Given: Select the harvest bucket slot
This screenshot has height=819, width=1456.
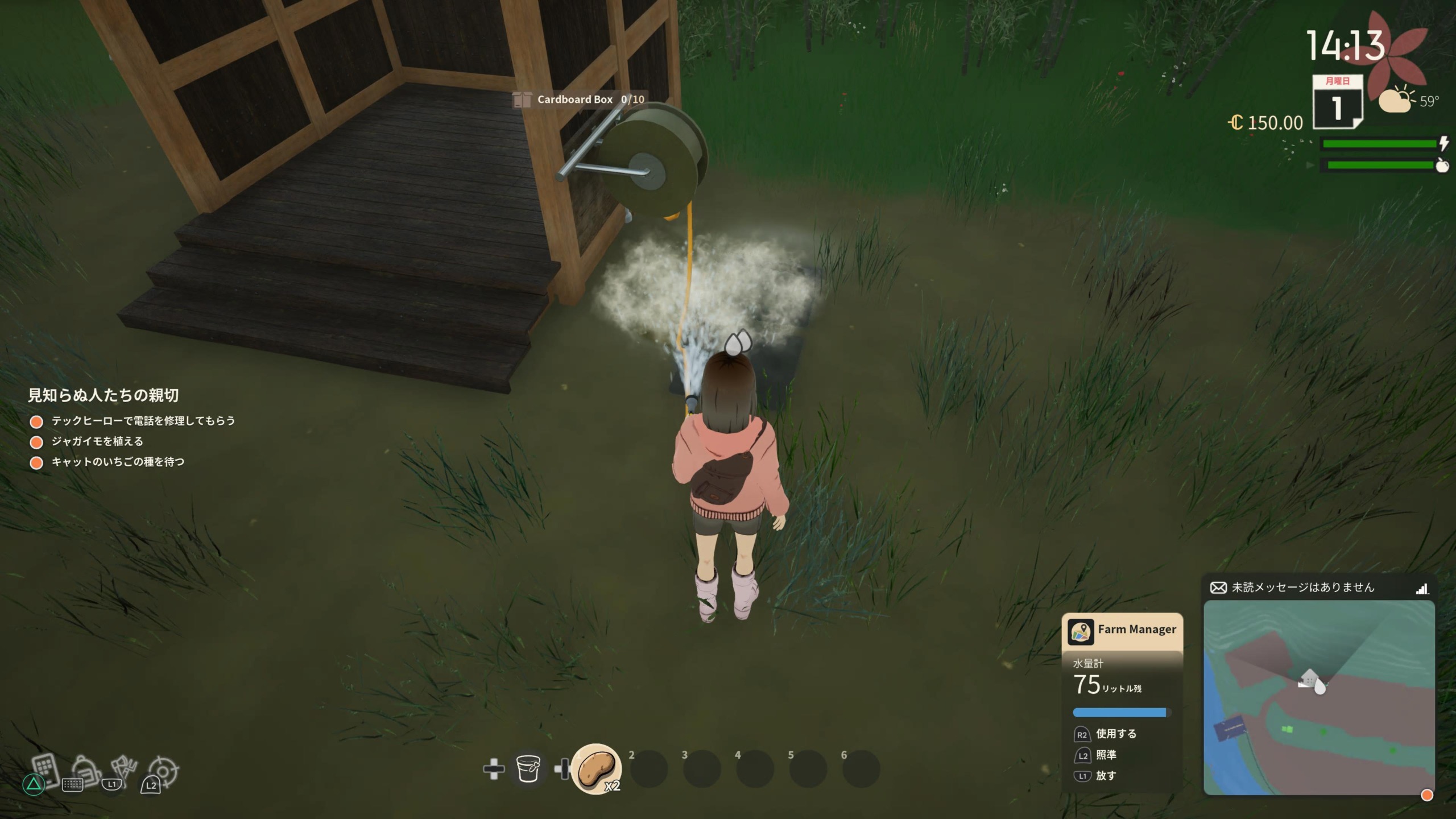Looking at the screenshot, I should click(528, 769).
